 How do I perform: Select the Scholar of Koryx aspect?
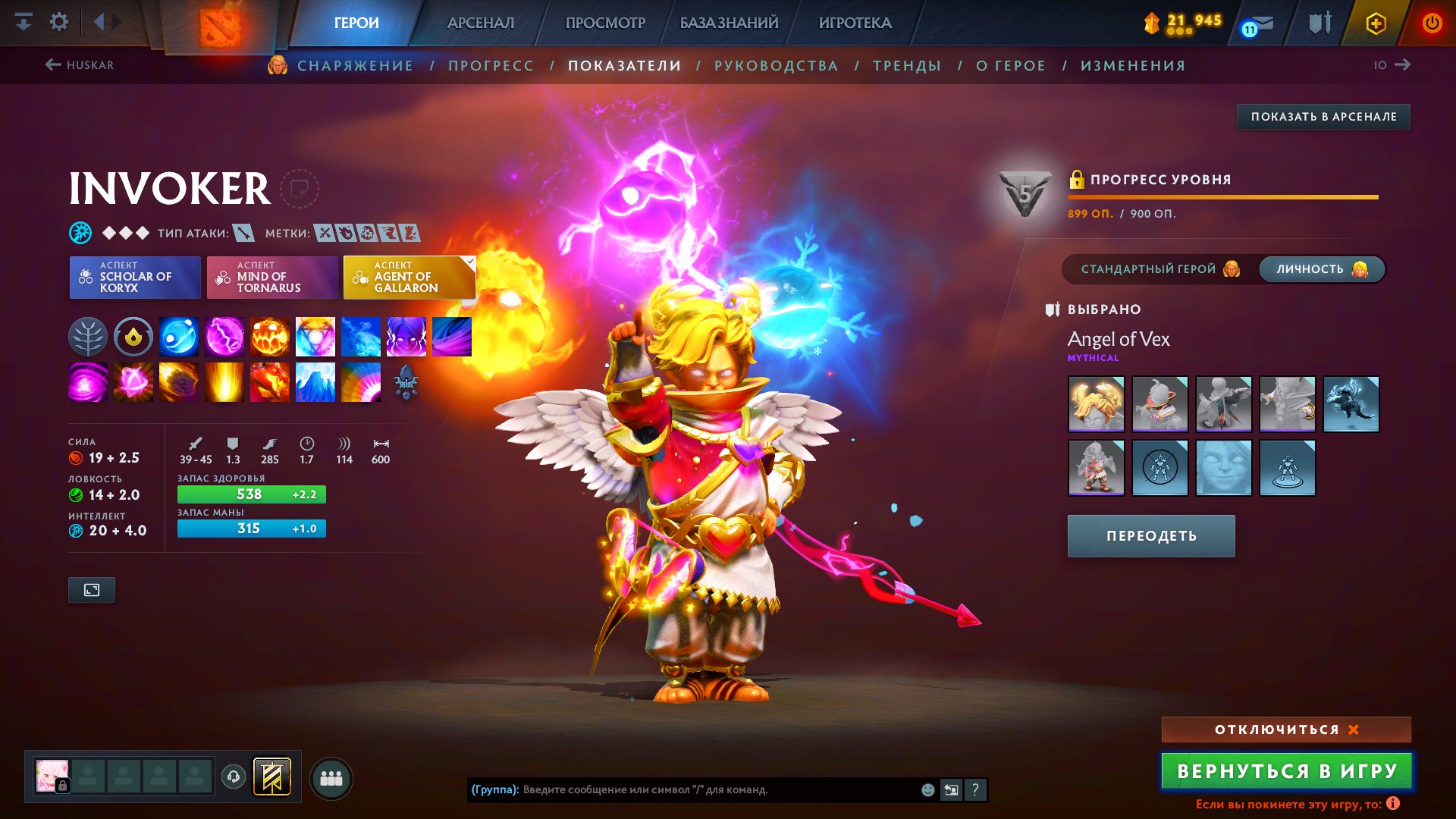(x=134, y=277)
